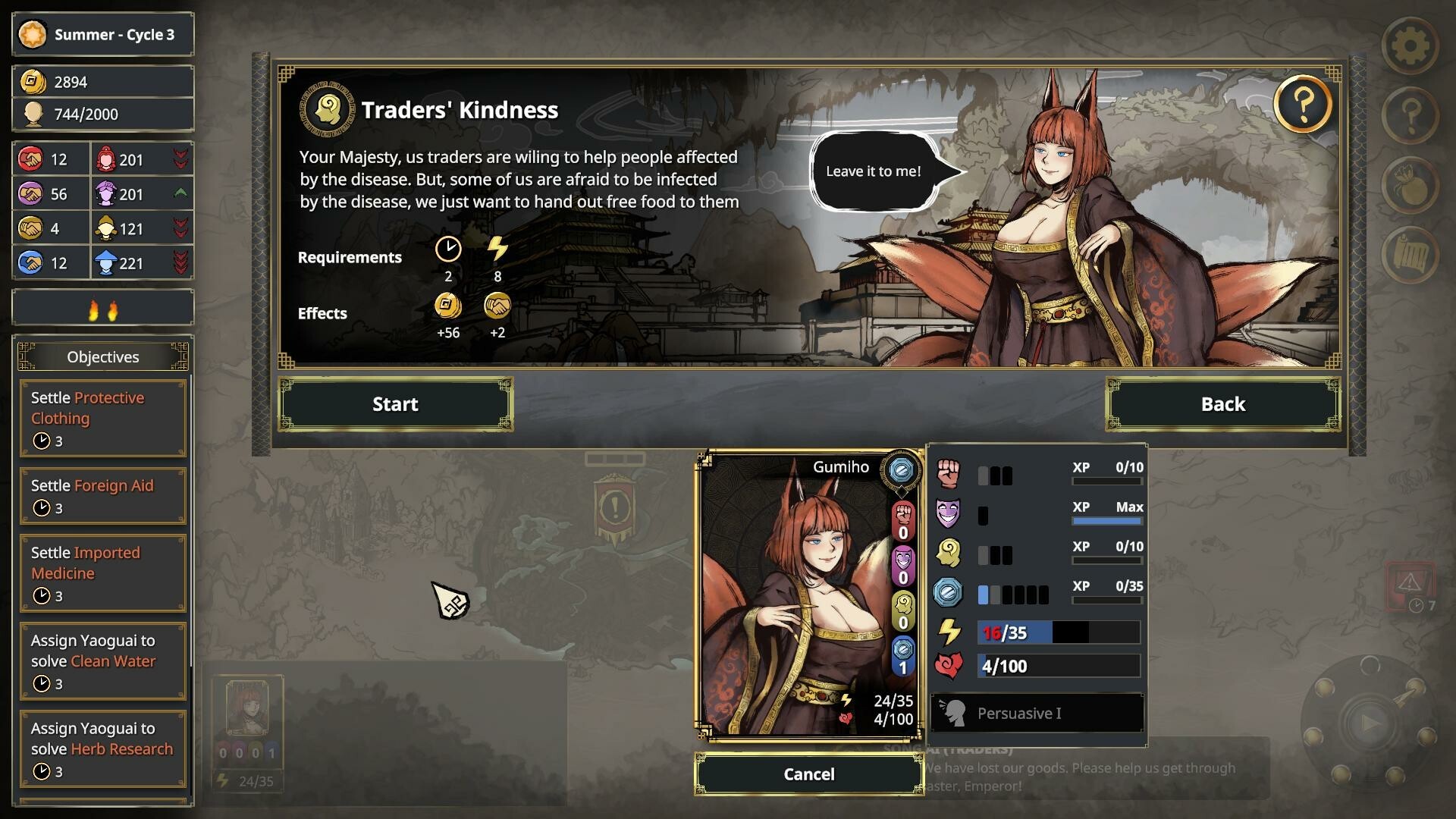The height and width of the screenshot is (819, 1456).
Task: Open the gear settings menu
Action: tap(1410, 46)
